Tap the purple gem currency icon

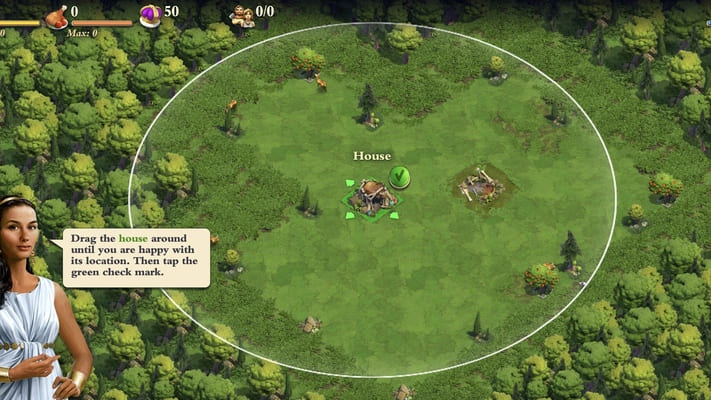click(149, 14)
